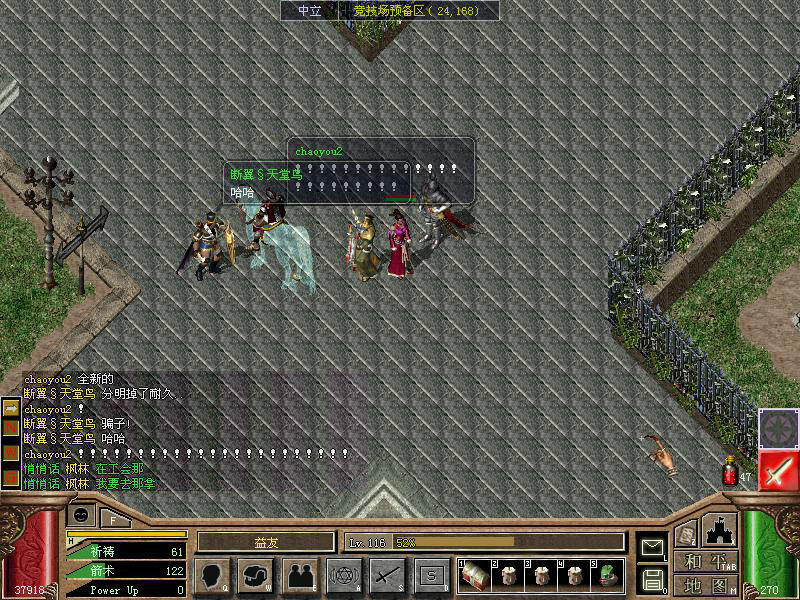Image resolution: width=800 pixels, height=600 pixels.
Task: Toggle the 和平 peace mode button
Action: (706, 562)
